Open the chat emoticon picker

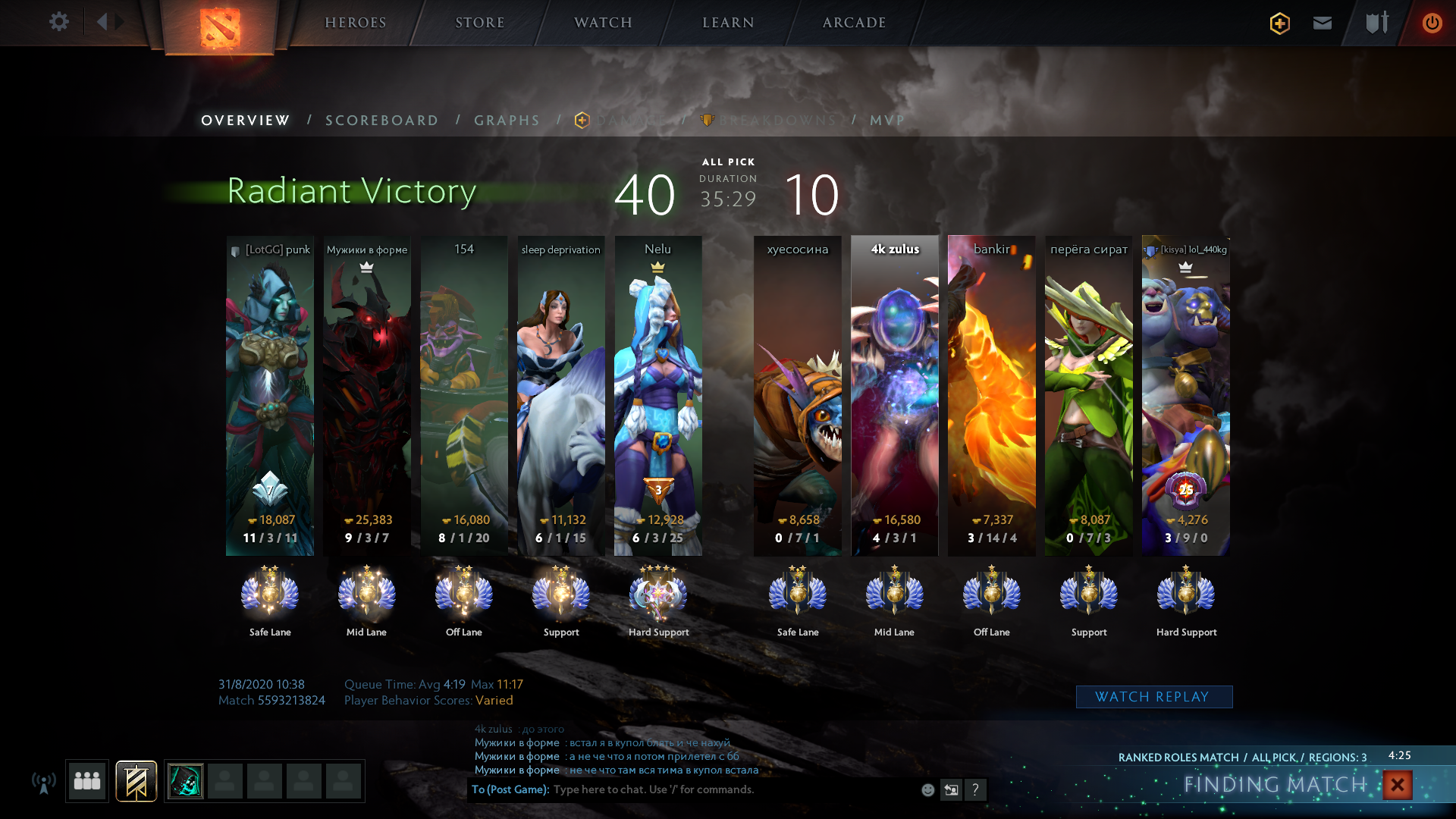click(927, 790)
